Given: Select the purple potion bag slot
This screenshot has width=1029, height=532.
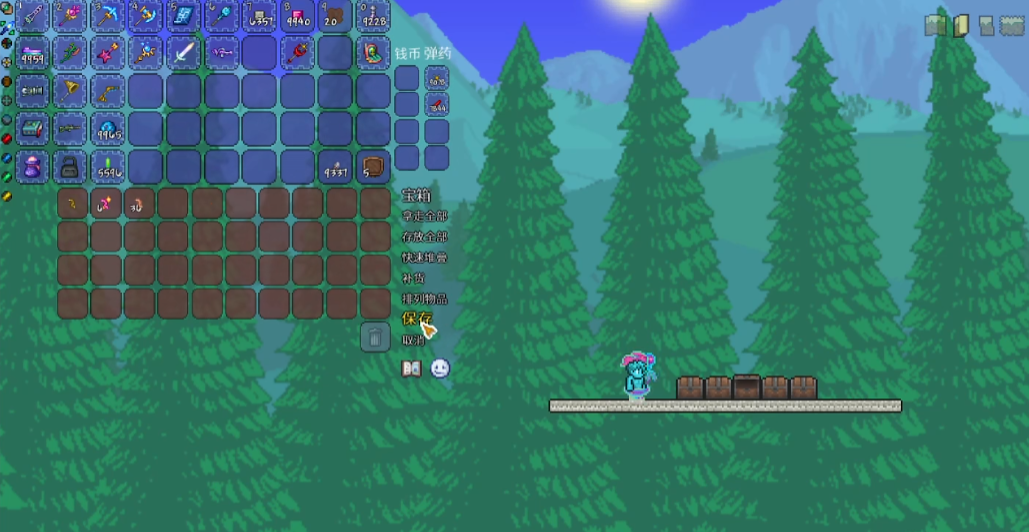Looking at the screenshot, I should pos(32,167).
